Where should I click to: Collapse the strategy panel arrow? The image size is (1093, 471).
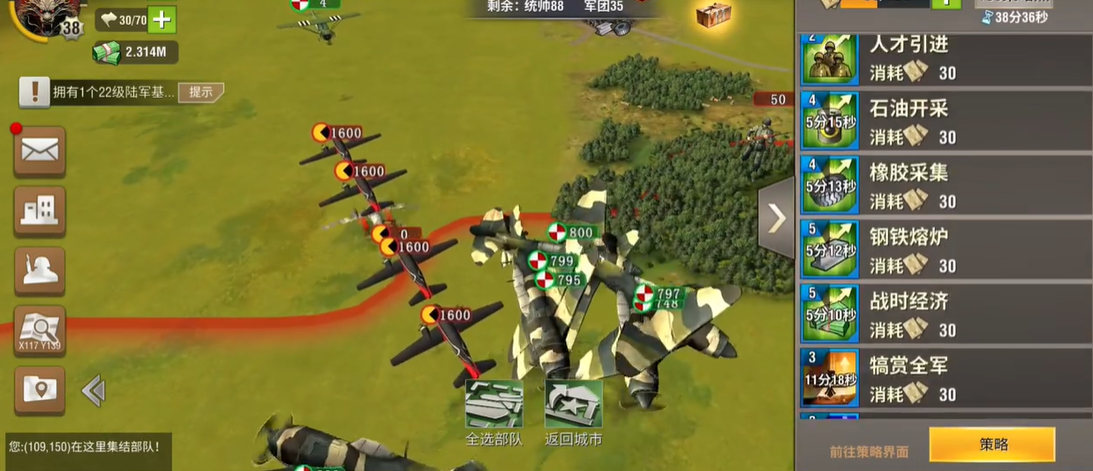pos(776,217)
